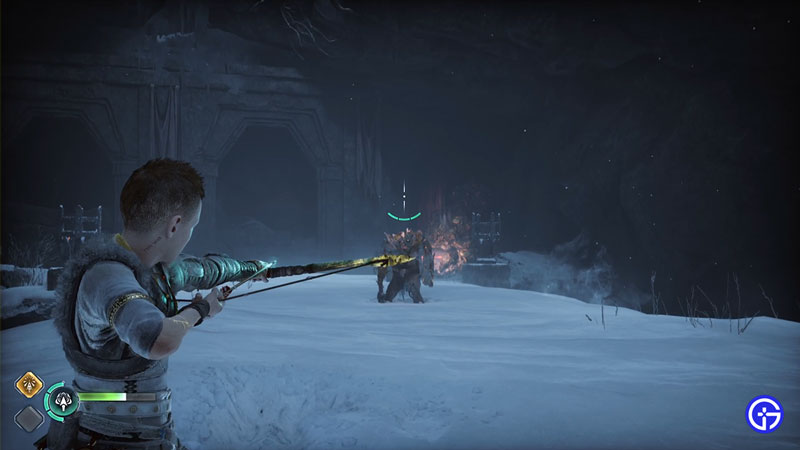Click the empty gray diamond ability slot

(x=28, y=418)
